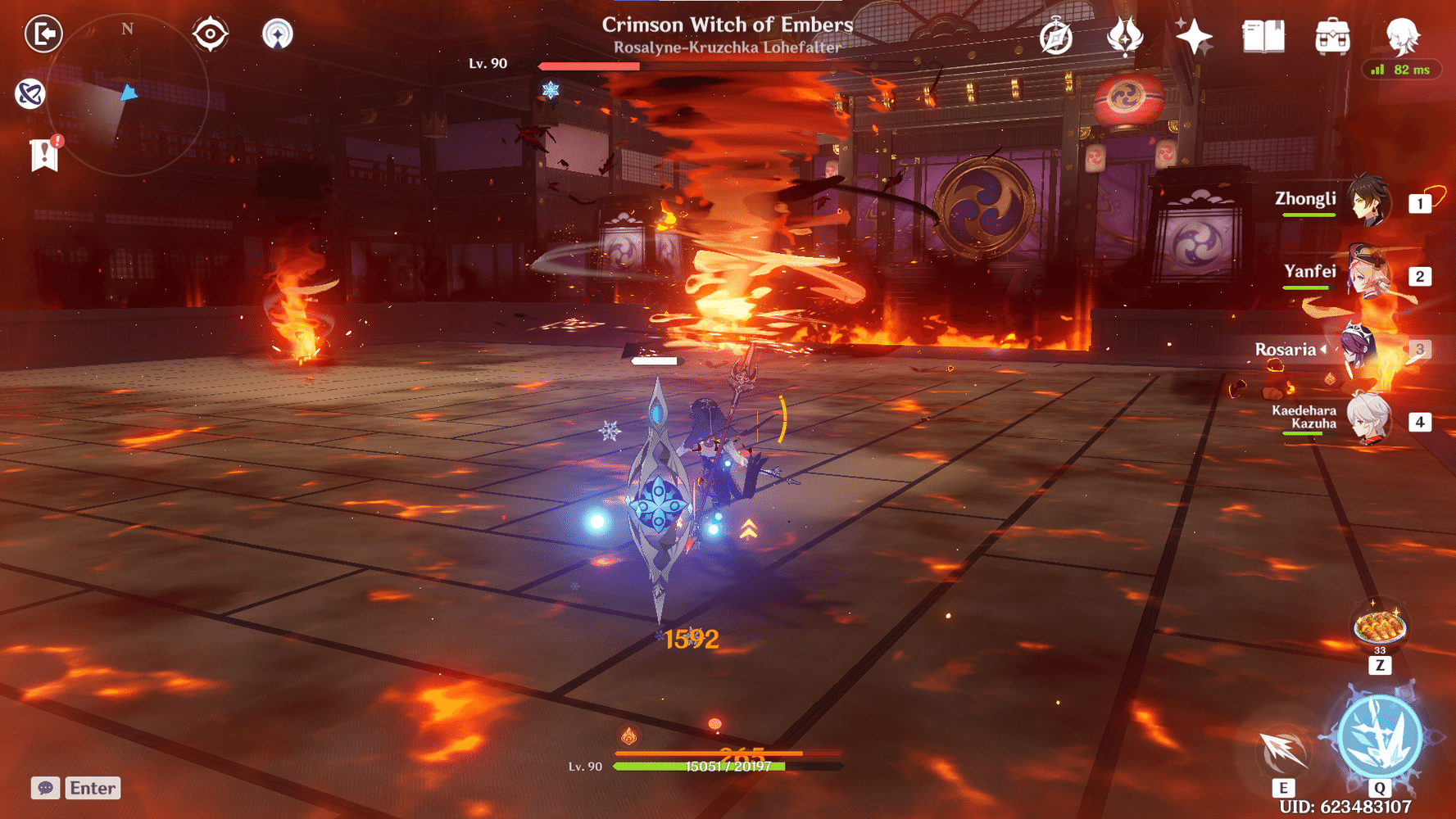The height and width of the screenshot is (819, 1456).
Task: Open the Wish menu star icon
Action: [x=1193, y=36]
